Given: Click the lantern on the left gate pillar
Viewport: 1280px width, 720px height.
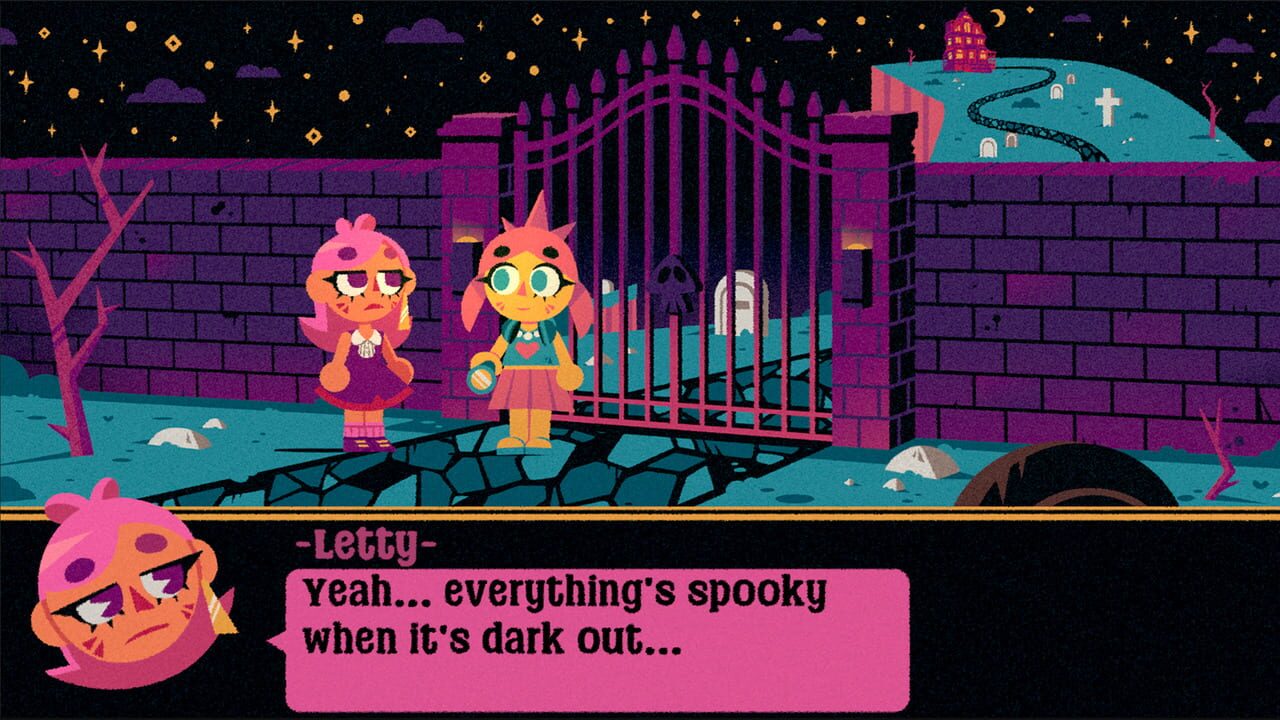Looking at the screenshot, I should click(x=466, y=243).
